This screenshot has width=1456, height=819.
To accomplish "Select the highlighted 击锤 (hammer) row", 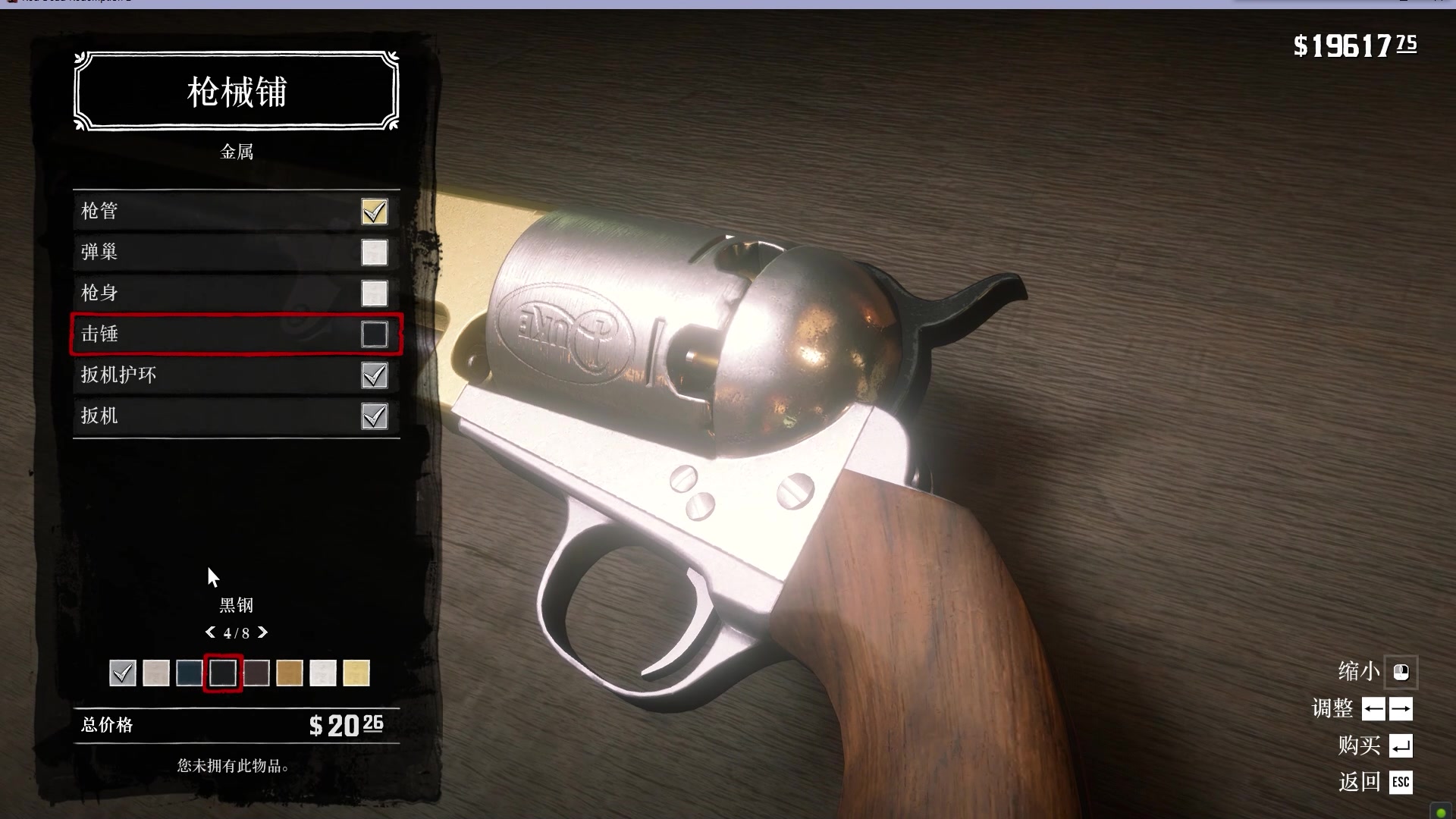I will [x=236, y=334].
